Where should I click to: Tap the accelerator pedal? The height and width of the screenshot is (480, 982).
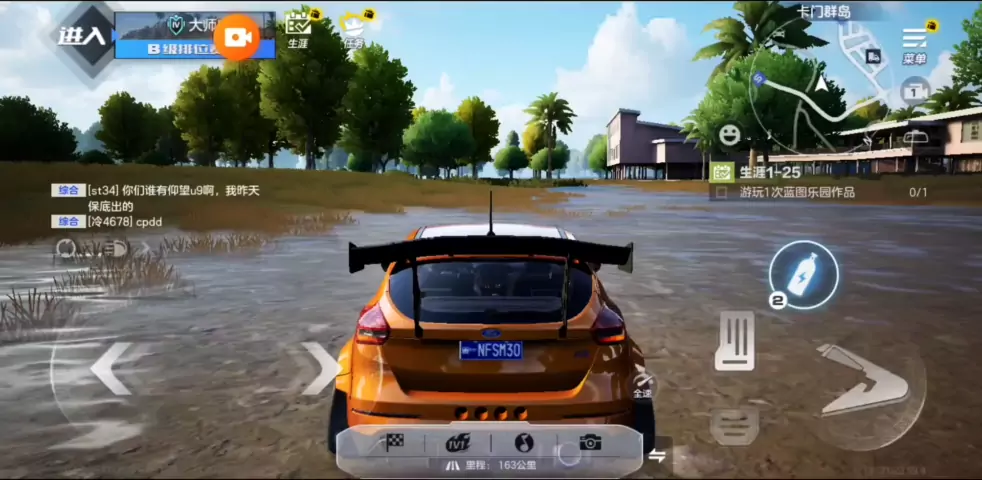point(735,340)
